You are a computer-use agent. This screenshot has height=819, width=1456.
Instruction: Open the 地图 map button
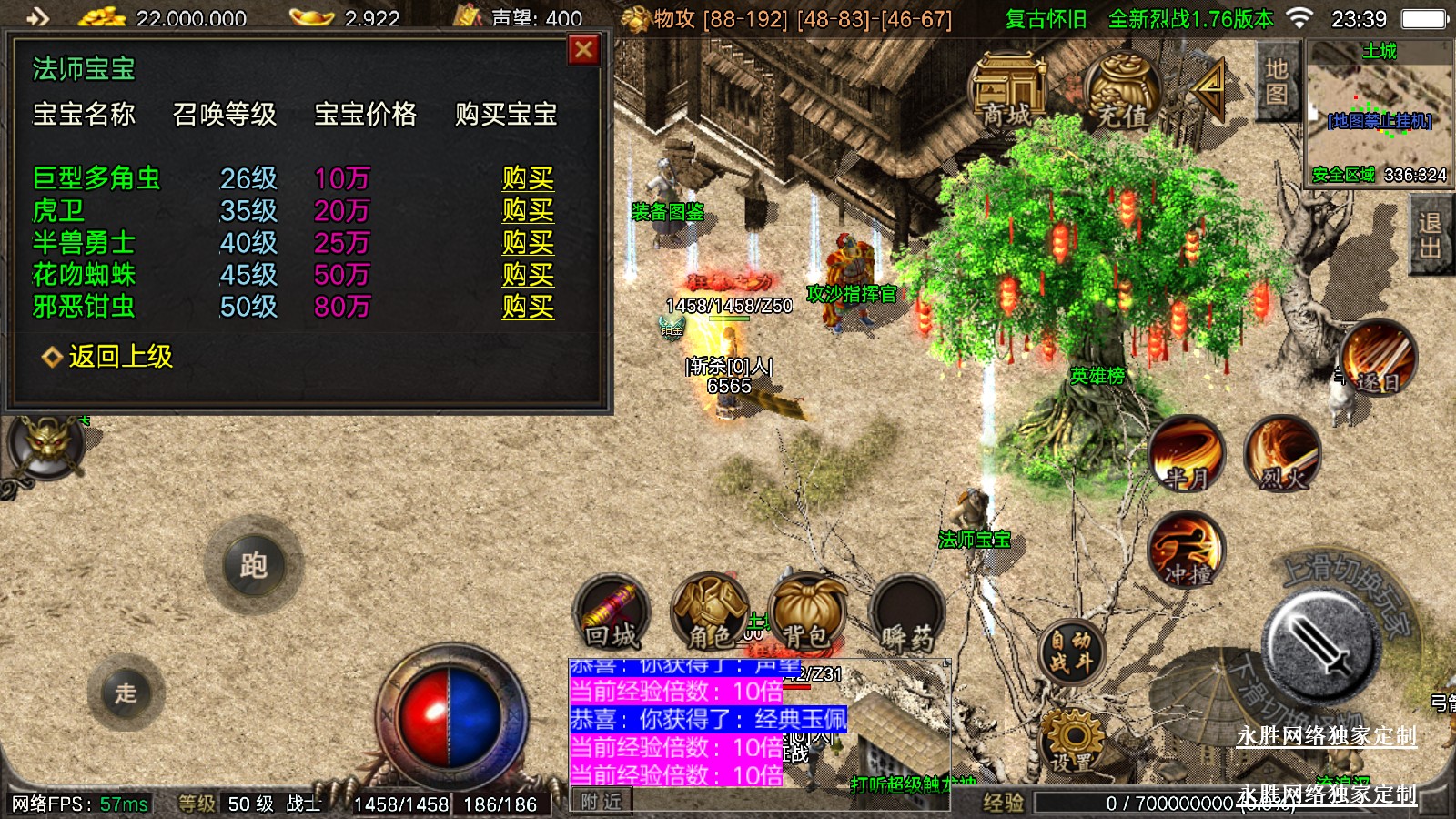[x=1276, y=81]
